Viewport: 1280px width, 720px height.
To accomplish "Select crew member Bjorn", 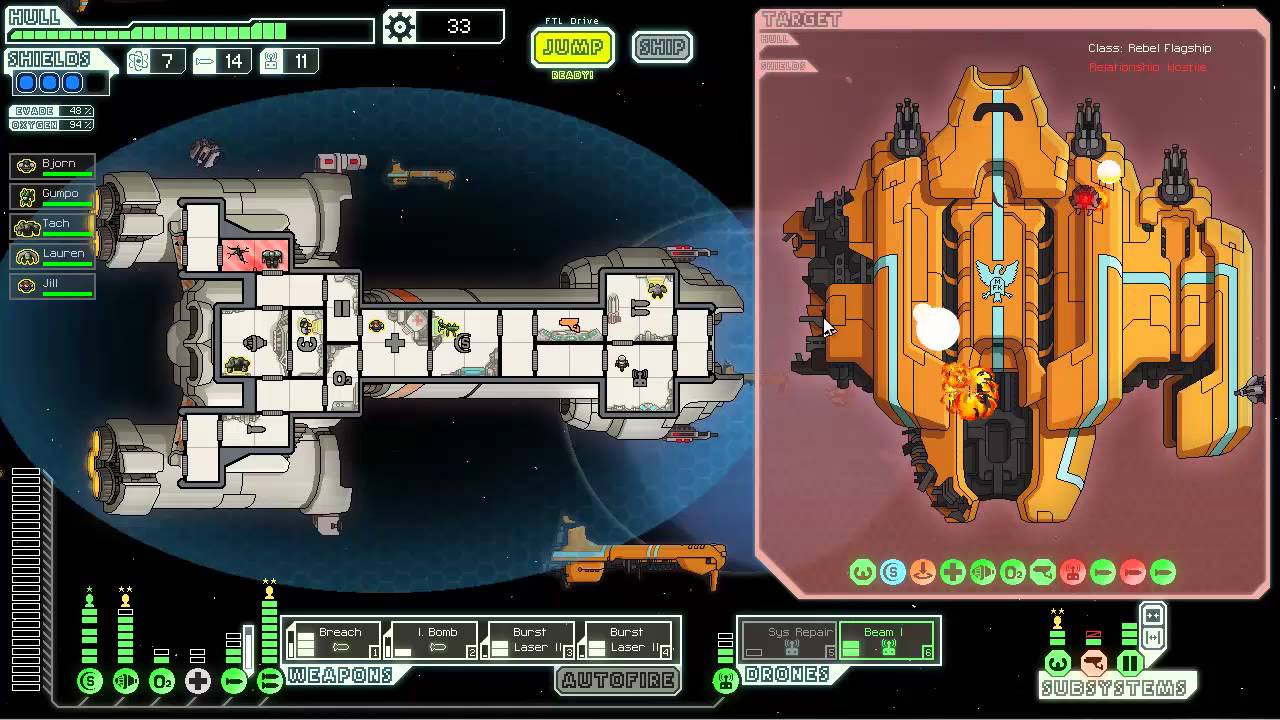I will [x=54, y=165].
